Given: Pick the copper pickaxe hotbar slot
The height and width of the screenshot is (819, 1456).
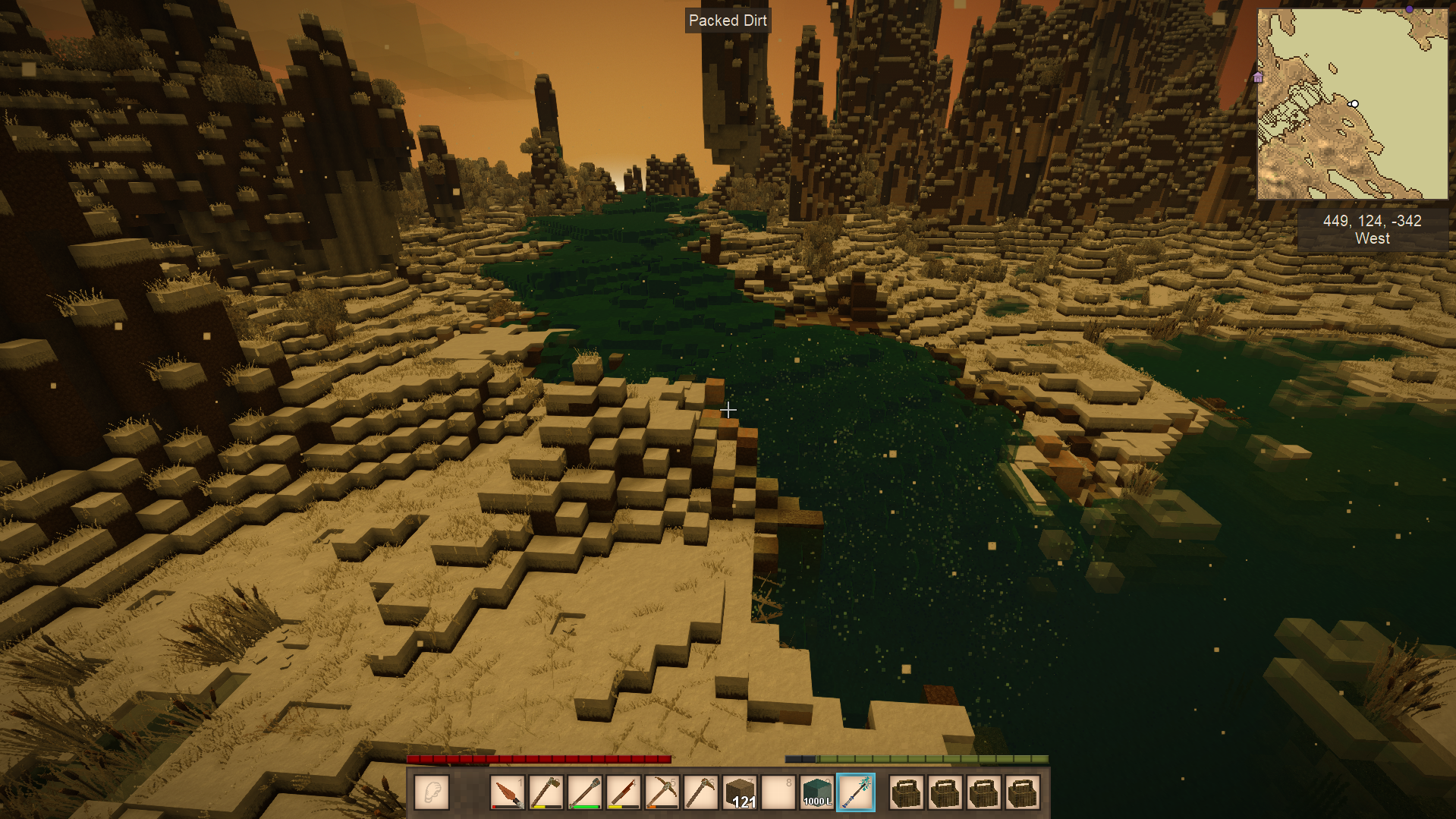Looking at the screenshot, I should pyautogui.click(x=662, y=793).
